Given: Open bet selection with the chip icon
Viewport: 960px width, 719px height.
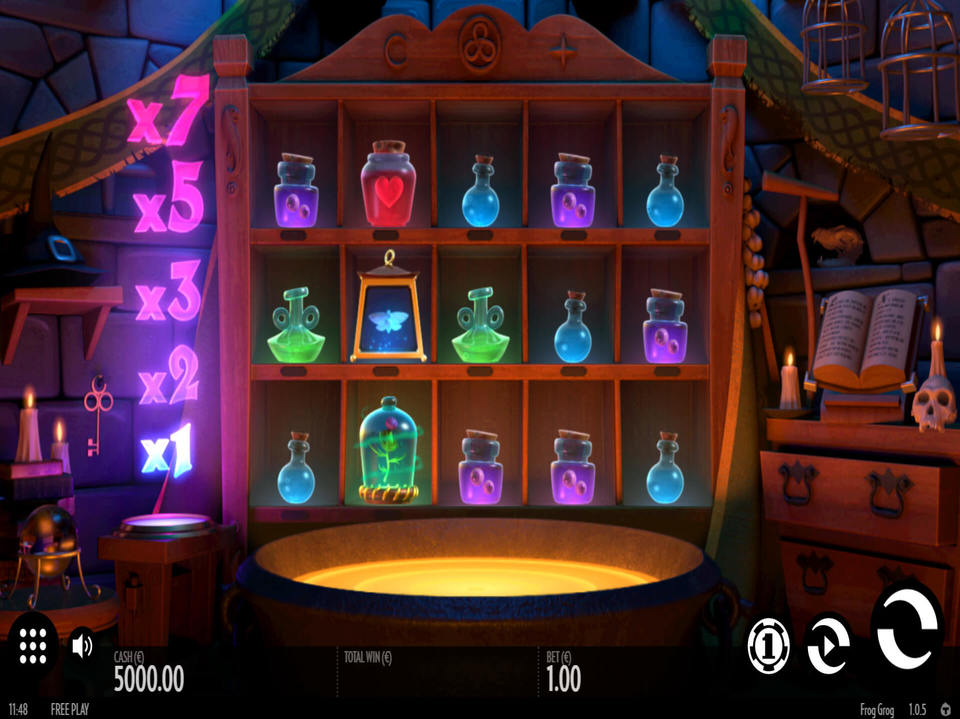Looking at the screenshot, I should (768, 644).
